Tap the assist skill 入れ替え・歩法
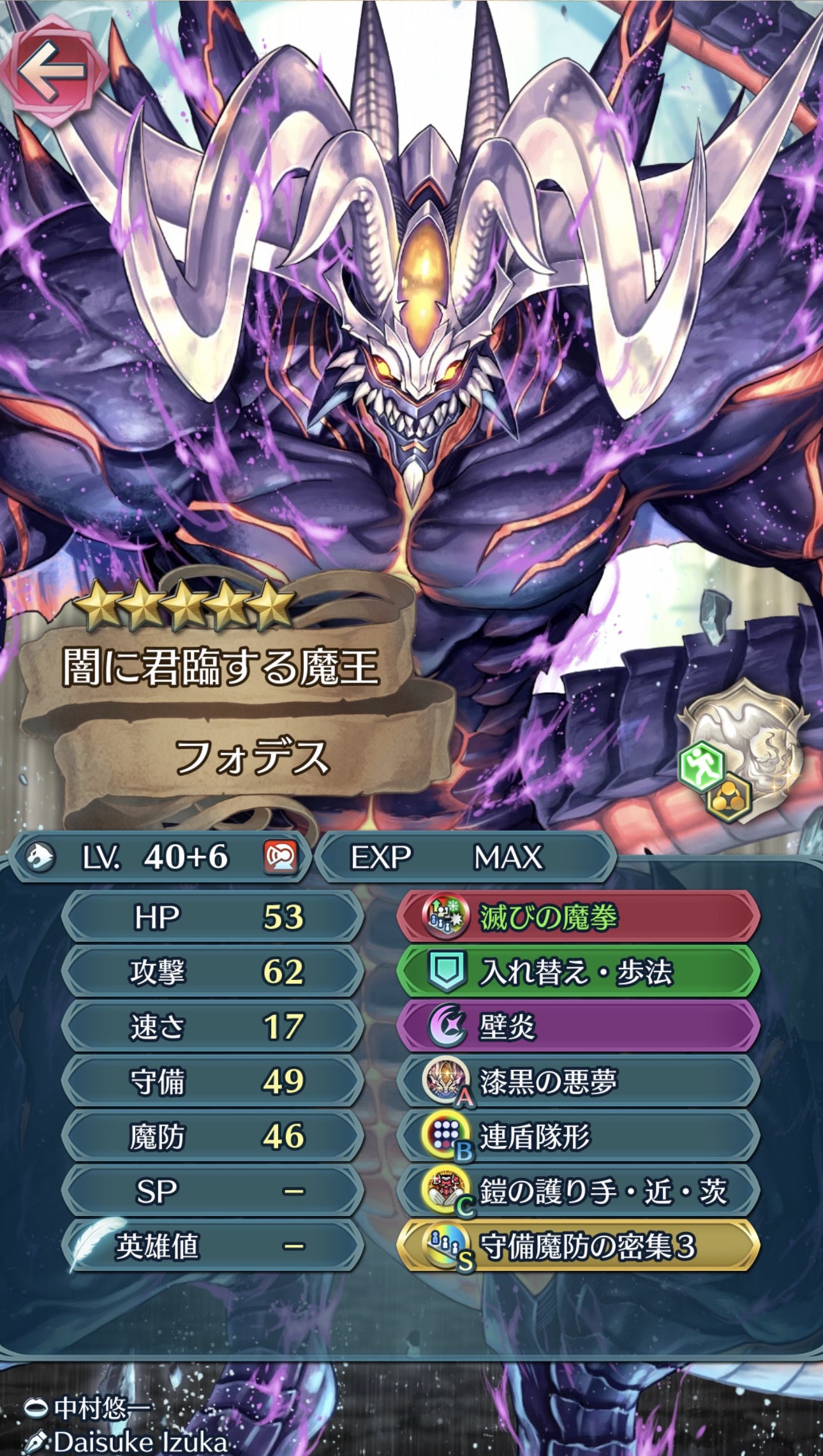This screenshot has height=1456, width=823. pyautogui.click(x=578, y=972)
